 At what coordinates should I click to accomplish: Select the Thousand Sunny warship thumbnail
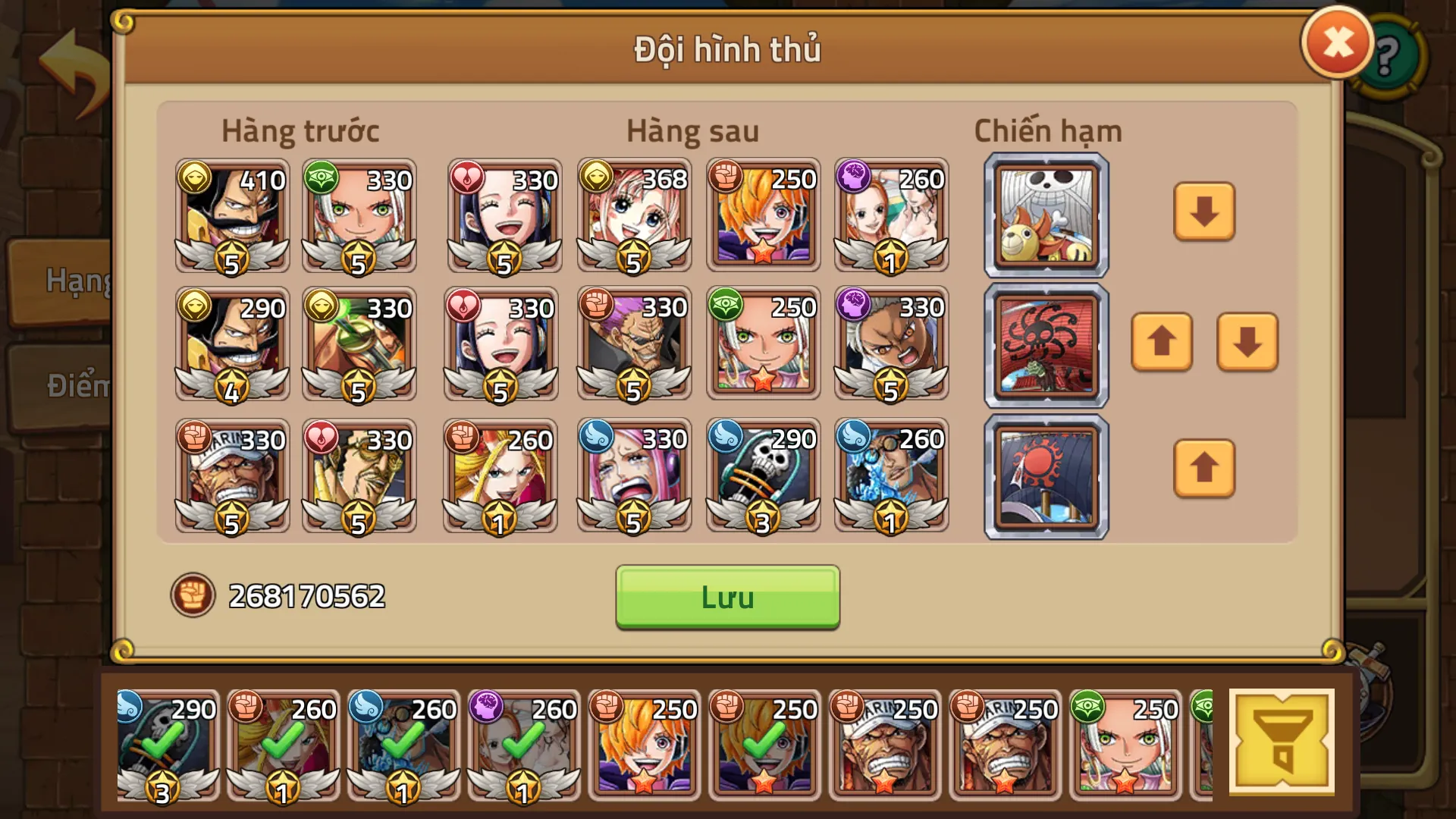tap(1045, 215)
